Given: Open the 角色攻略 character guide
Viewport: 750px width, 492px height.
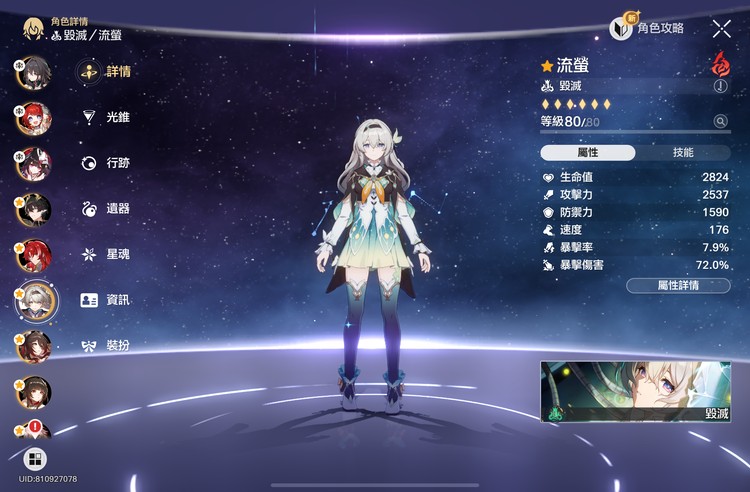Looking at the screenshot, I should tap(648, 28).
